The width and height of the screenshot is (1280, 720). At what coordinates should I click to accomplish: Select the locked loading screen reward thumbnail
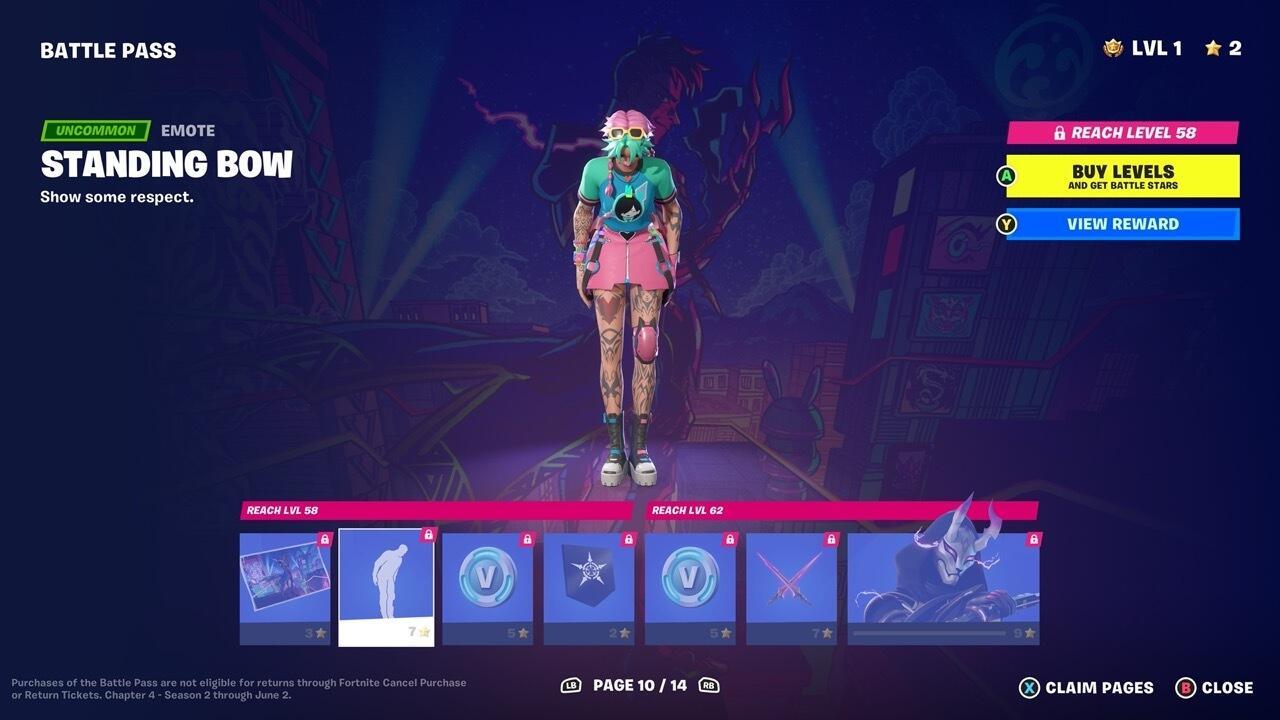pyautogui.click(x=284, y=585)
